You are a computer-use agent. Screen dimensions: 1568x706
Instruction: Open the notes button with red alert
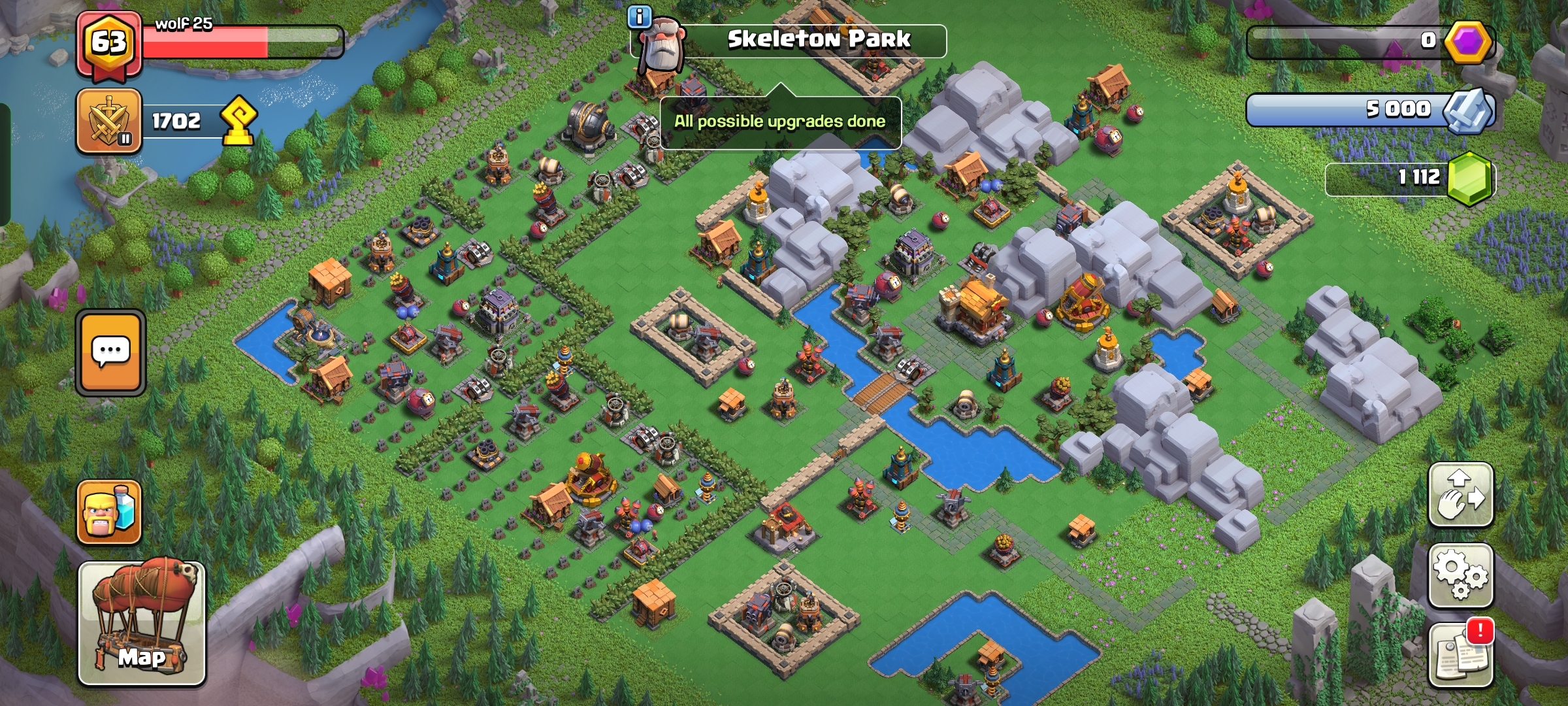click(1461, 654)
